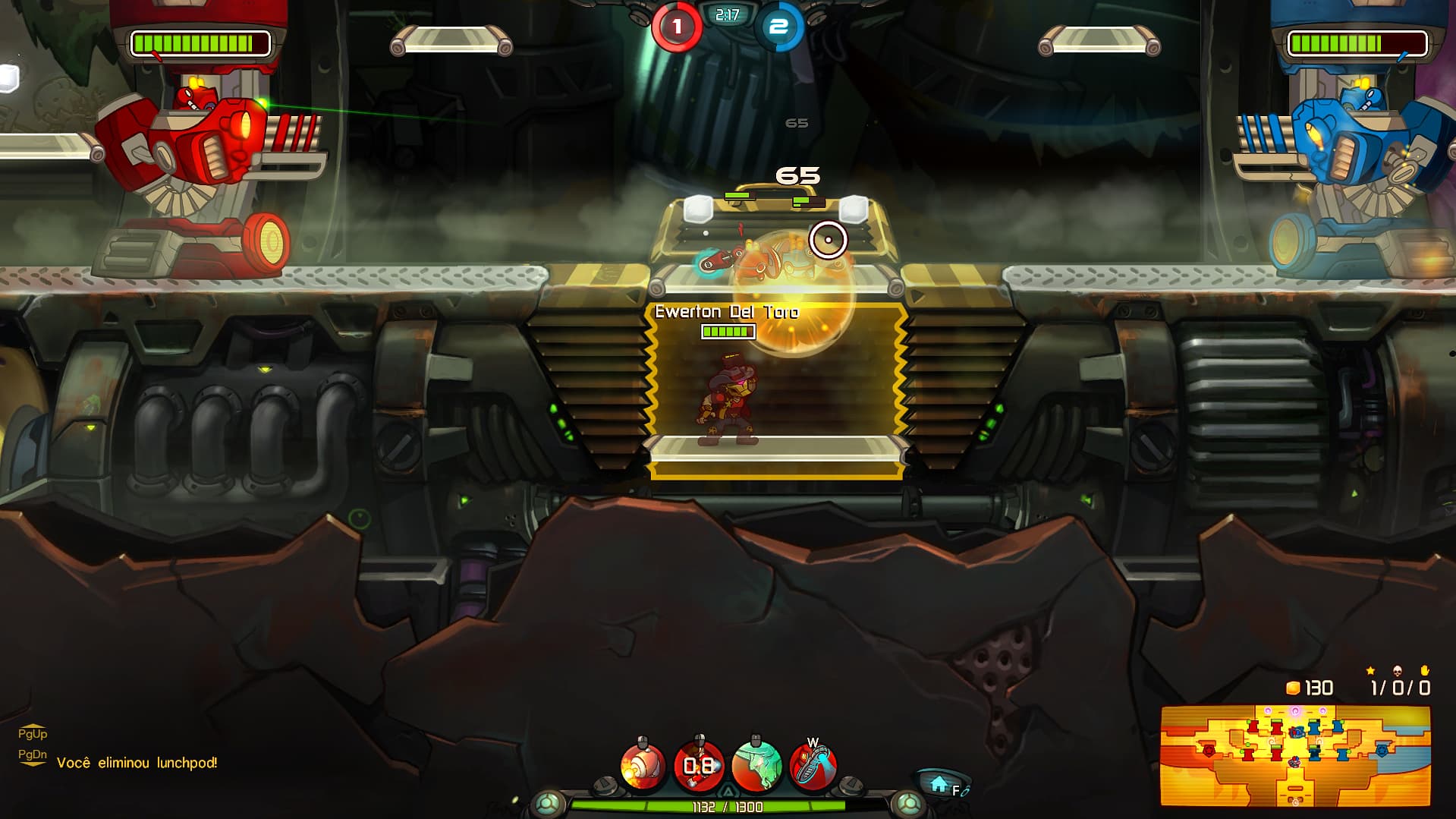Select the flaming shell attack ability icon

click(x=643, y=767)
